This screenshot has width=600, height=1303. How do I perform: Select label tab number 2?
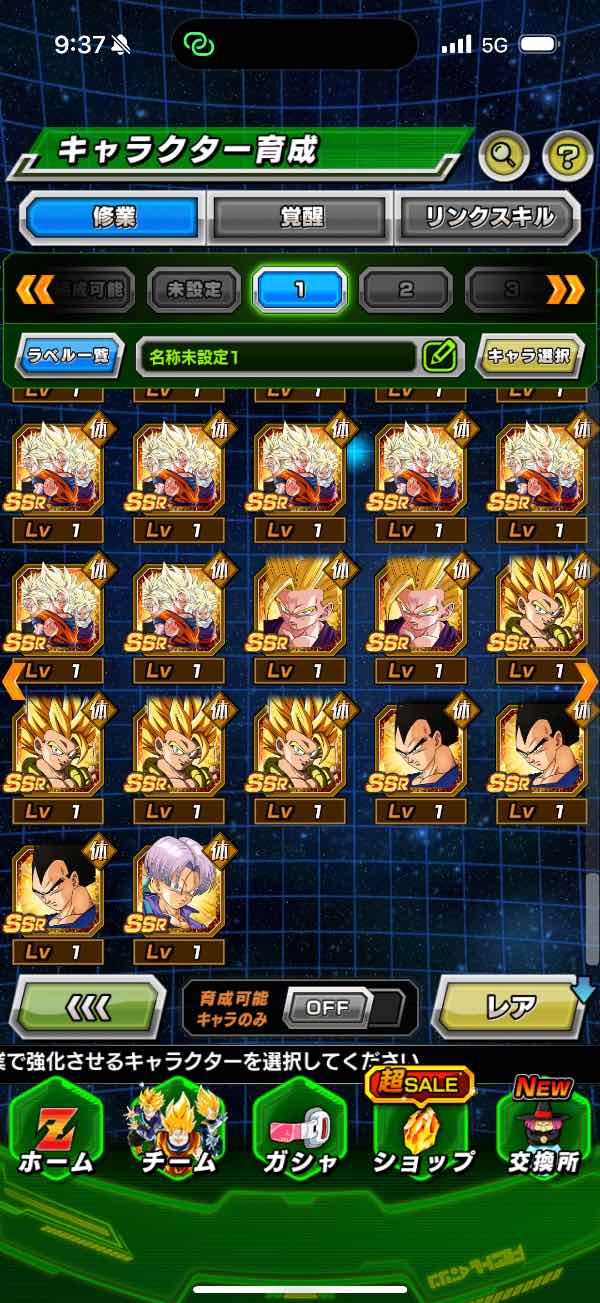coord(405,290)
